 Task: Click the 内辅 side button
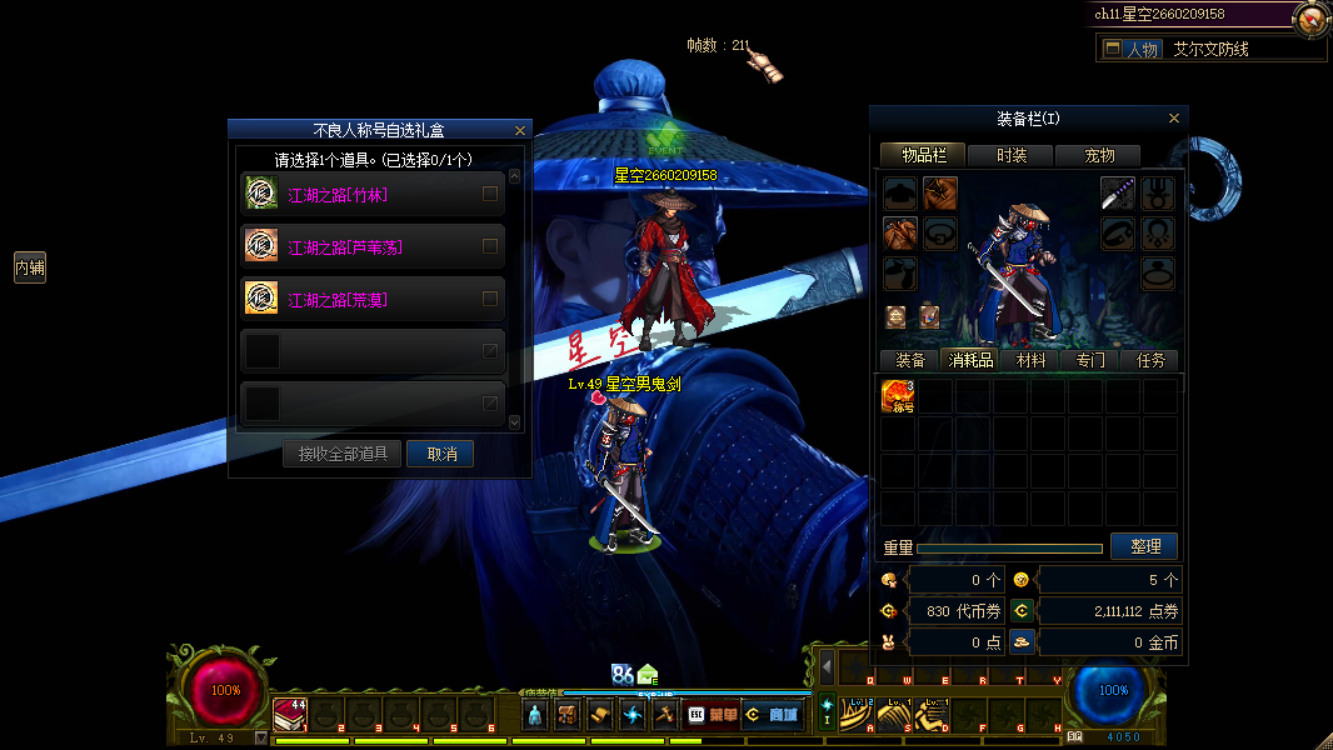click(30, 267)
